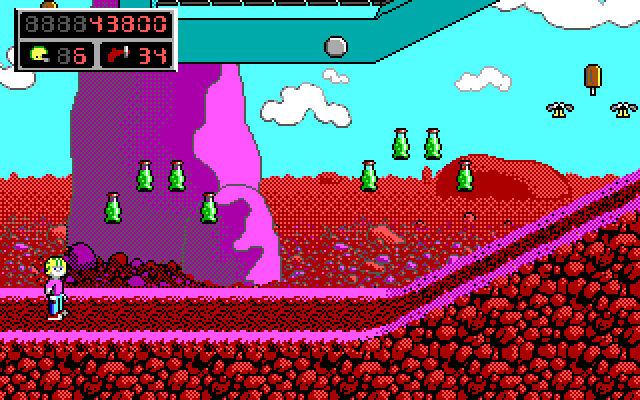Select the red raygun ammo icon

point(117,54)
